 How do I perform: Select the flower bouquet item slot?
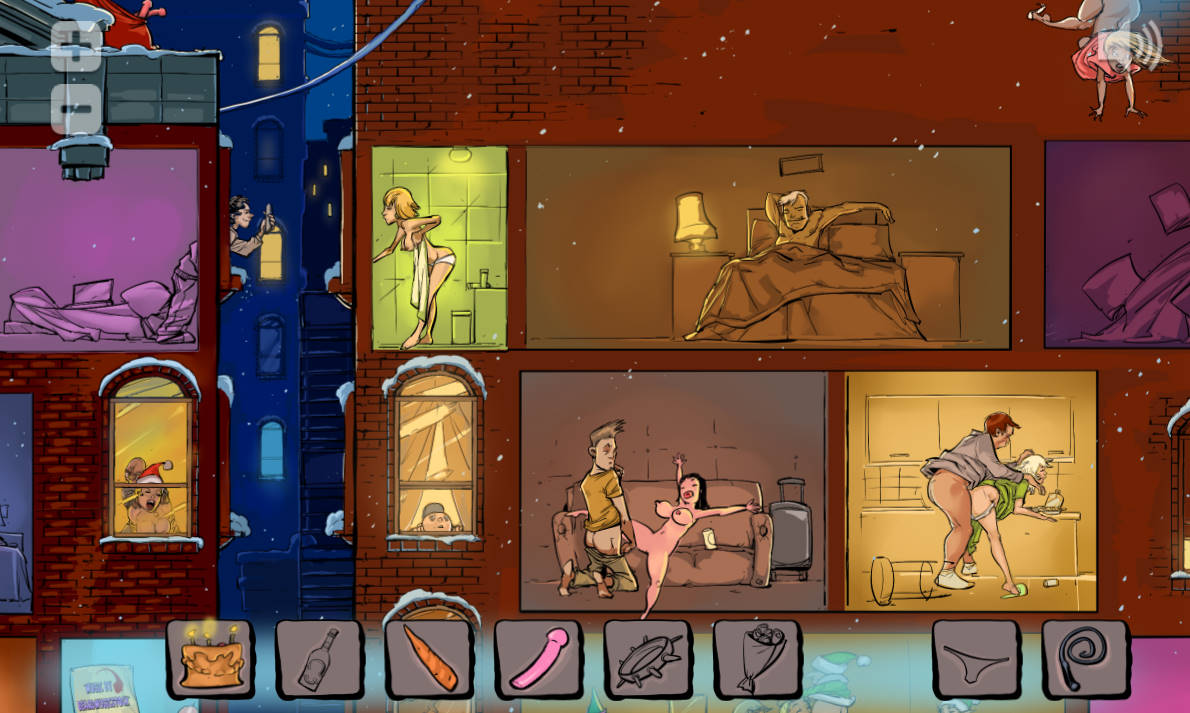(x=757, y=657)
